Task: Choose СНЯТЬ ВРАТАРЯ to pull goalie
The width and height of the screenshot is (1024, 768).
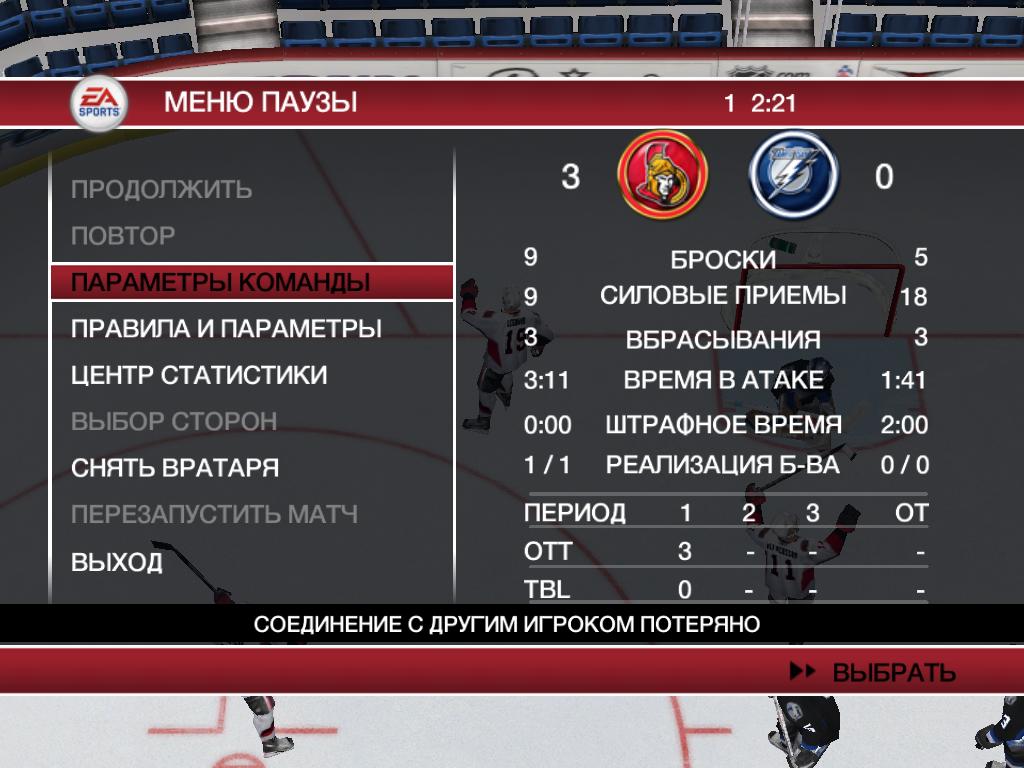Action: click(x=175, y=468)
